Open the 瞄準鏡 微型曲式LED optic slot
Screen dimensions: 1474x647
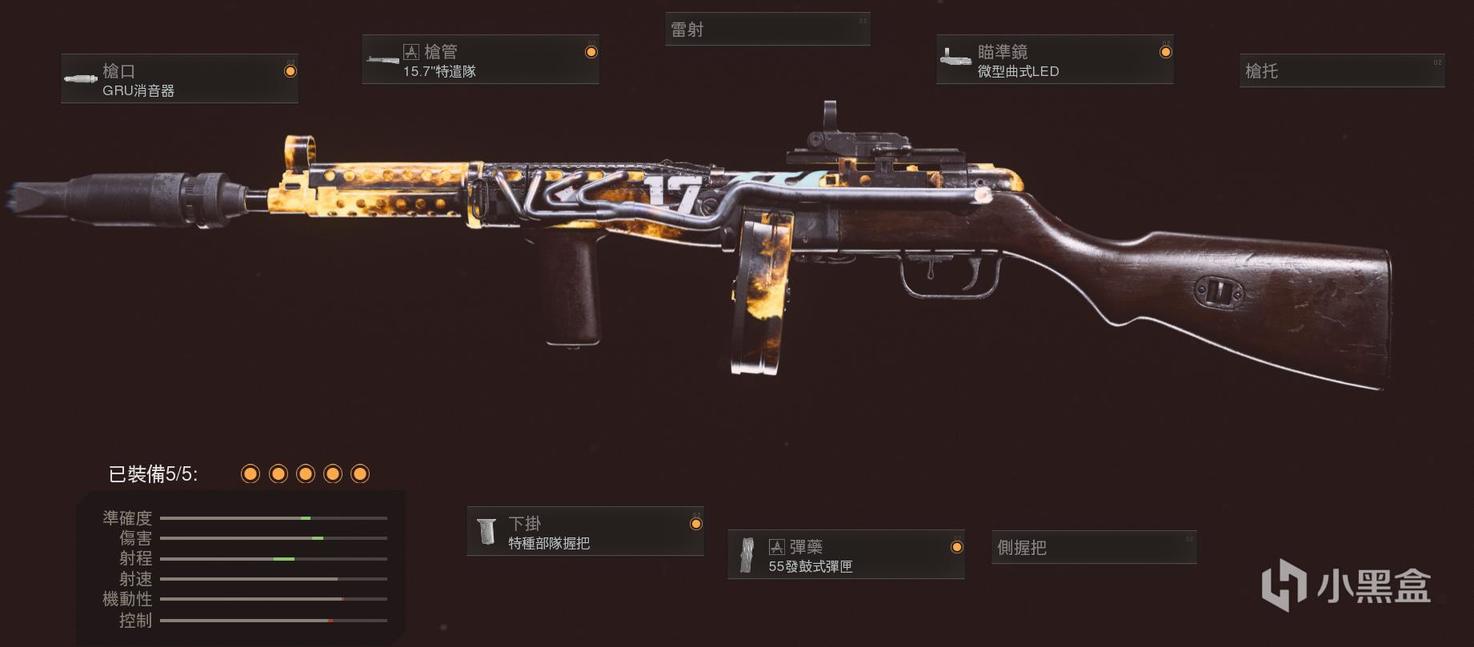click(1054, 60)
